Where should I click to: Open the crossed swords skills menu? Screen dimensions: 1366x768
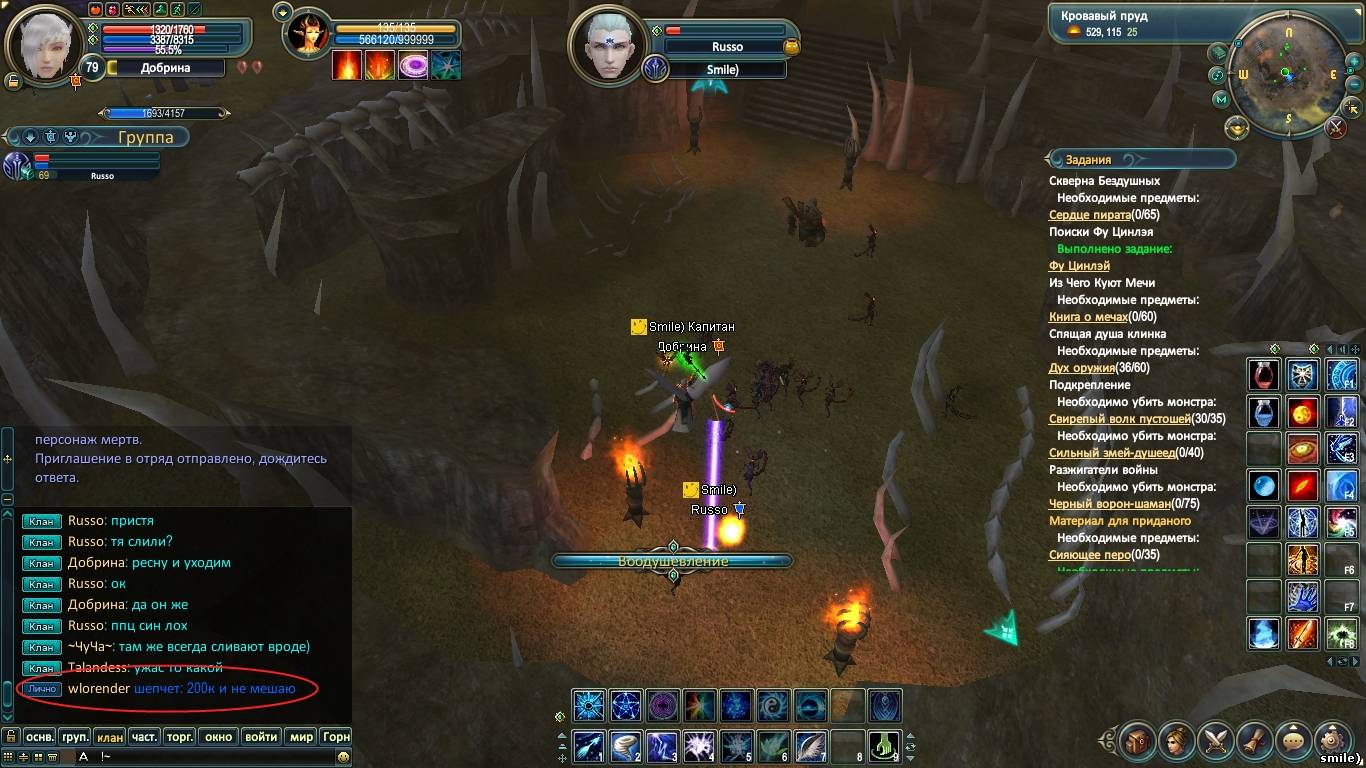1216,741
